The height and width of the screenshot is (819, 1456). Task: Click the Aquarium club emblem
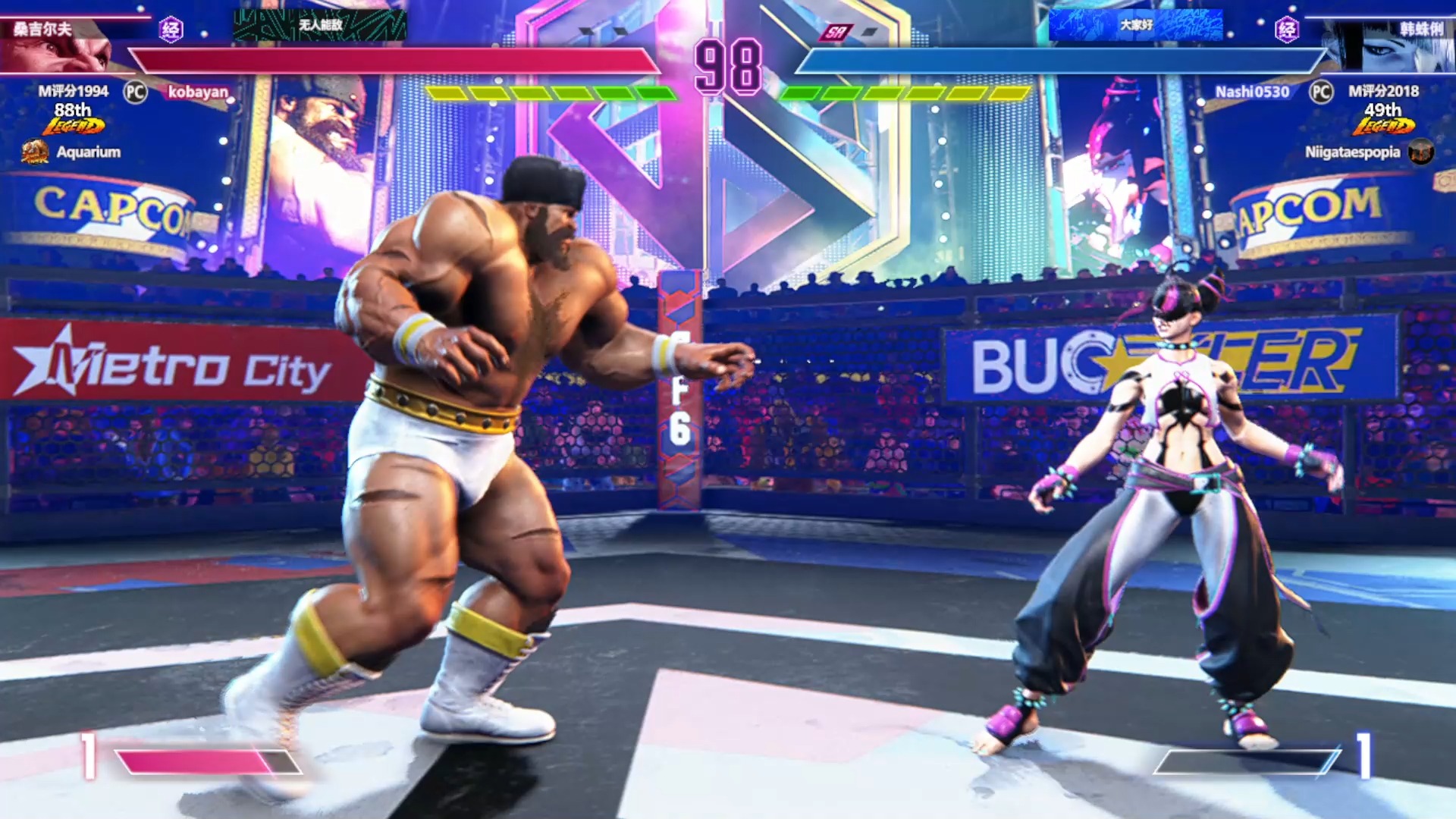click(x=35, y=152)
